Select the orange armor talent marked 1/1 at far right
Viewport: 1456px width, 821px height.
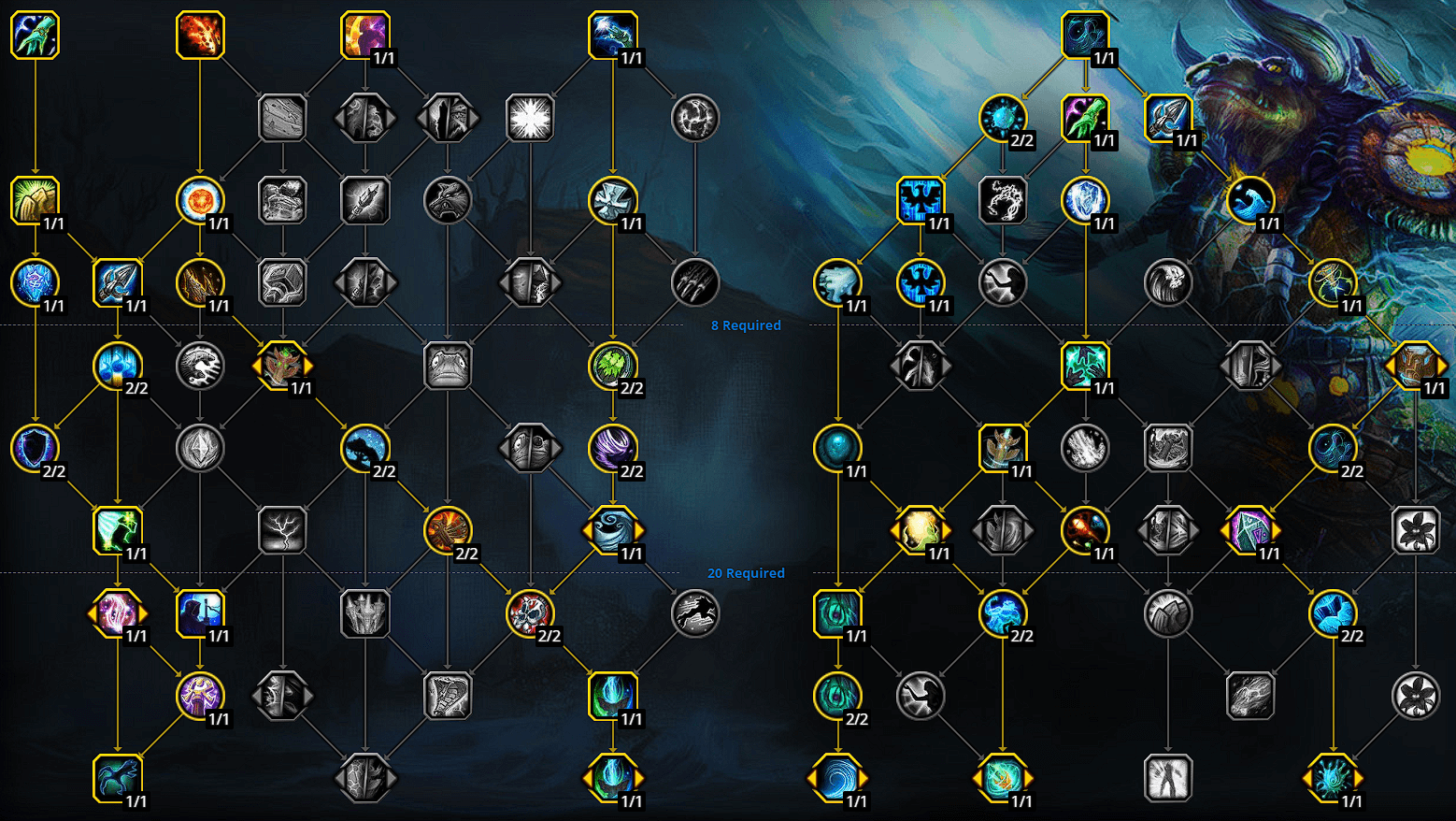(x=1416, y=365)
